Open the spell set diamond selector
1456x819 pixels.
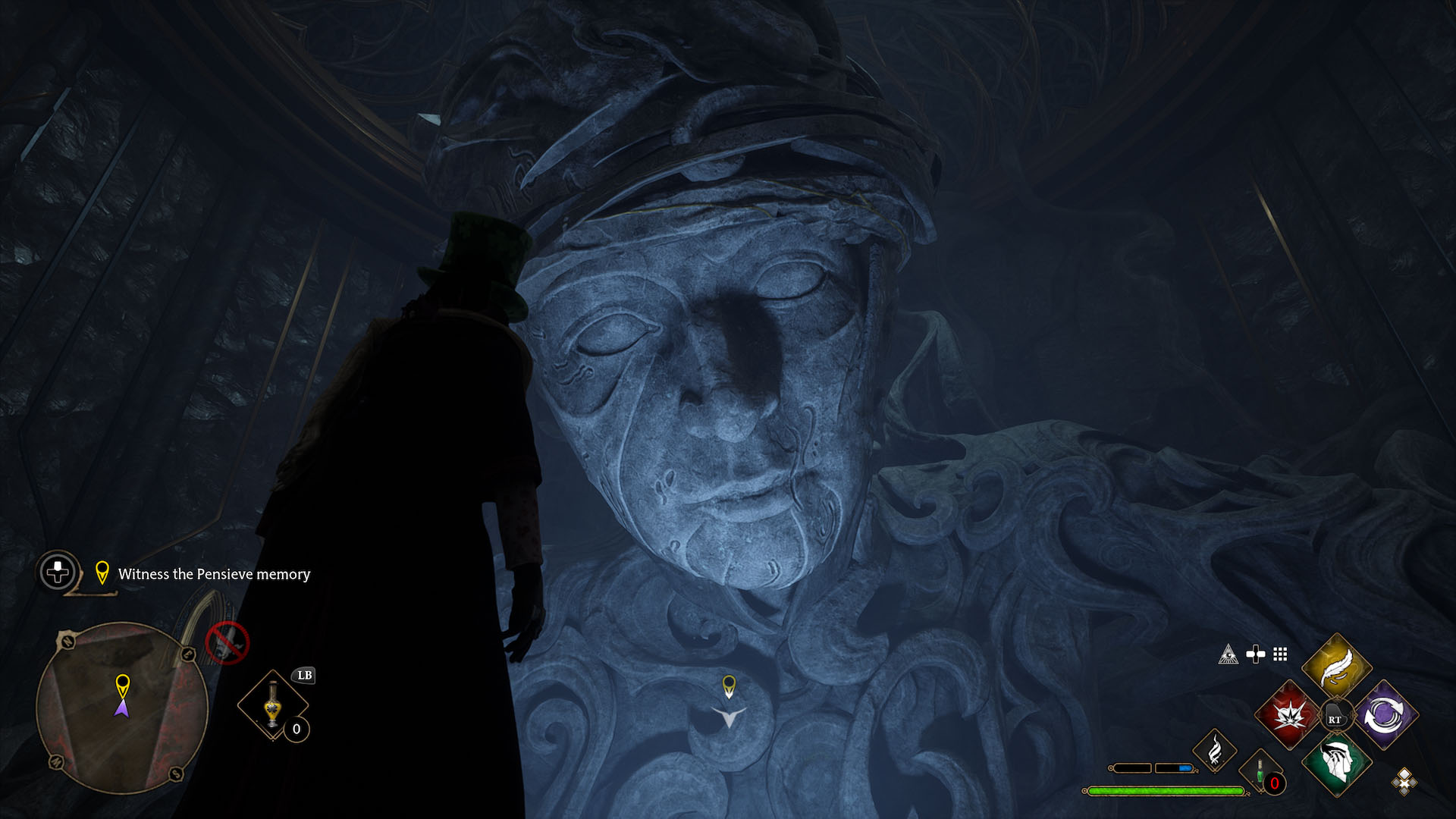pyautogui.click(x=1404, y=781)
